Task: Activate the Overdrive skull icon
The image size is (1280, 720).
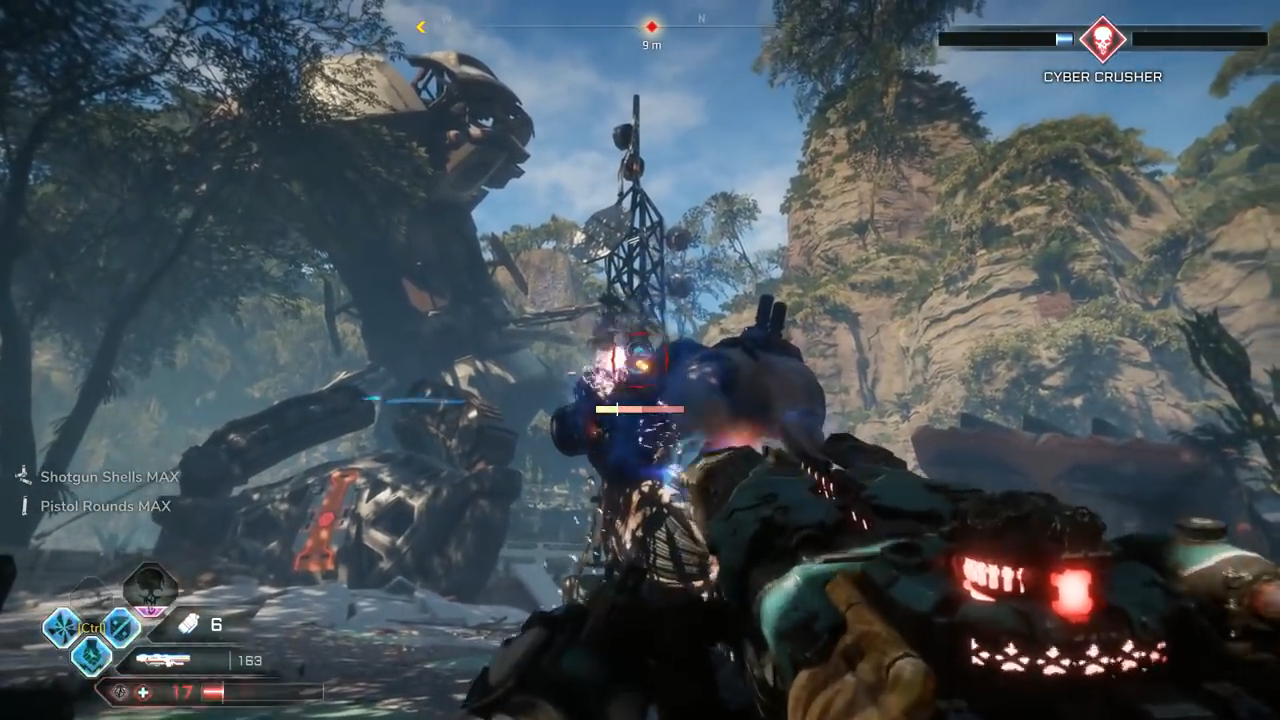Action: tap(150, 587)
